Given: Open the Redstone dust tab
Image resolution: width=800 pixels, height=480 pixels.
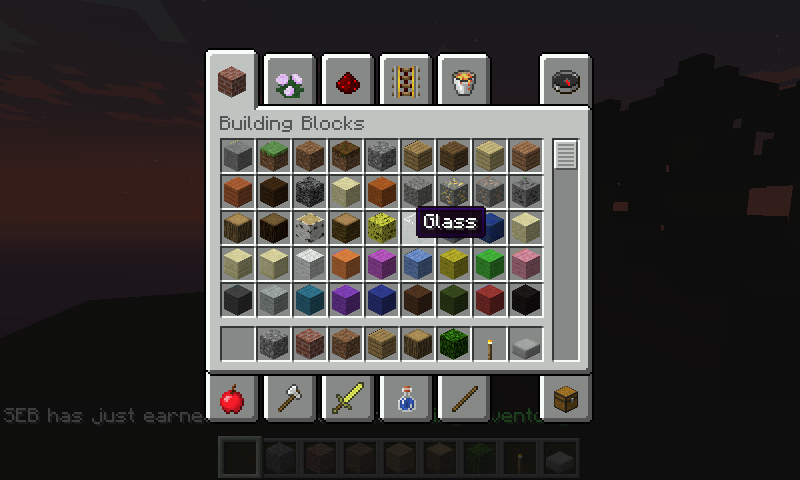Looking at the screenshot, I should [348, 82].
